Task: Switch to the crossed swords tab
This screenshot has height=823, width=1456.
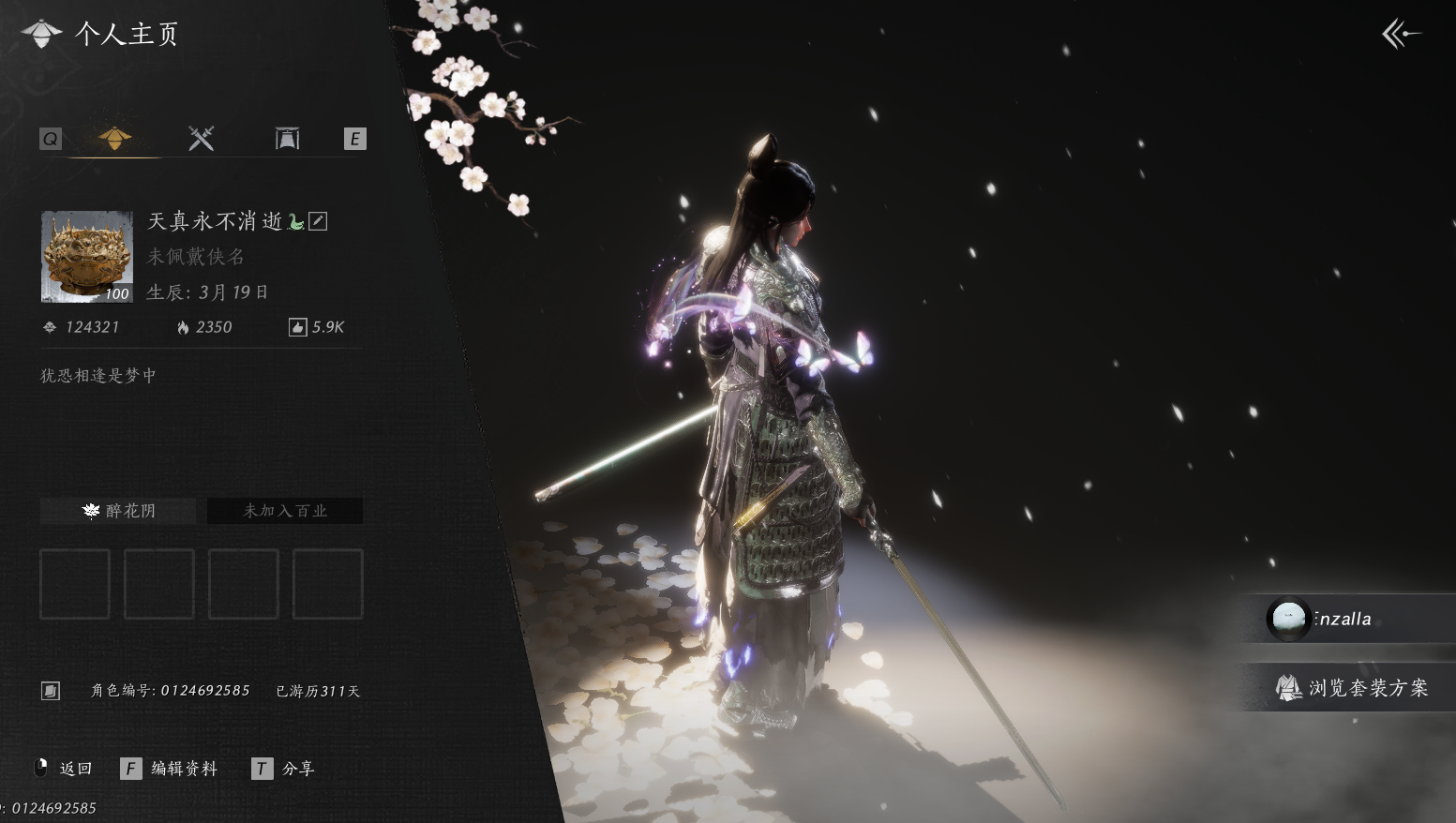Action: [x=201, y=139]
